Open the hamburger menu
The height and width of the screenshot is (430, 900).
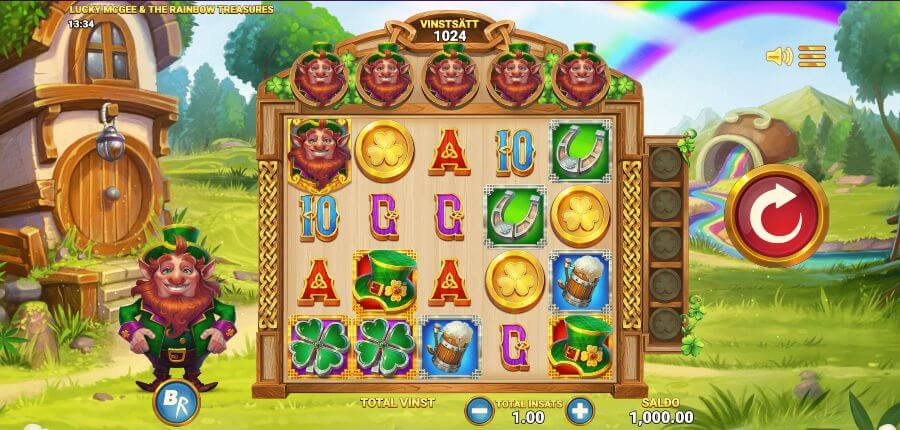(811, 56)
